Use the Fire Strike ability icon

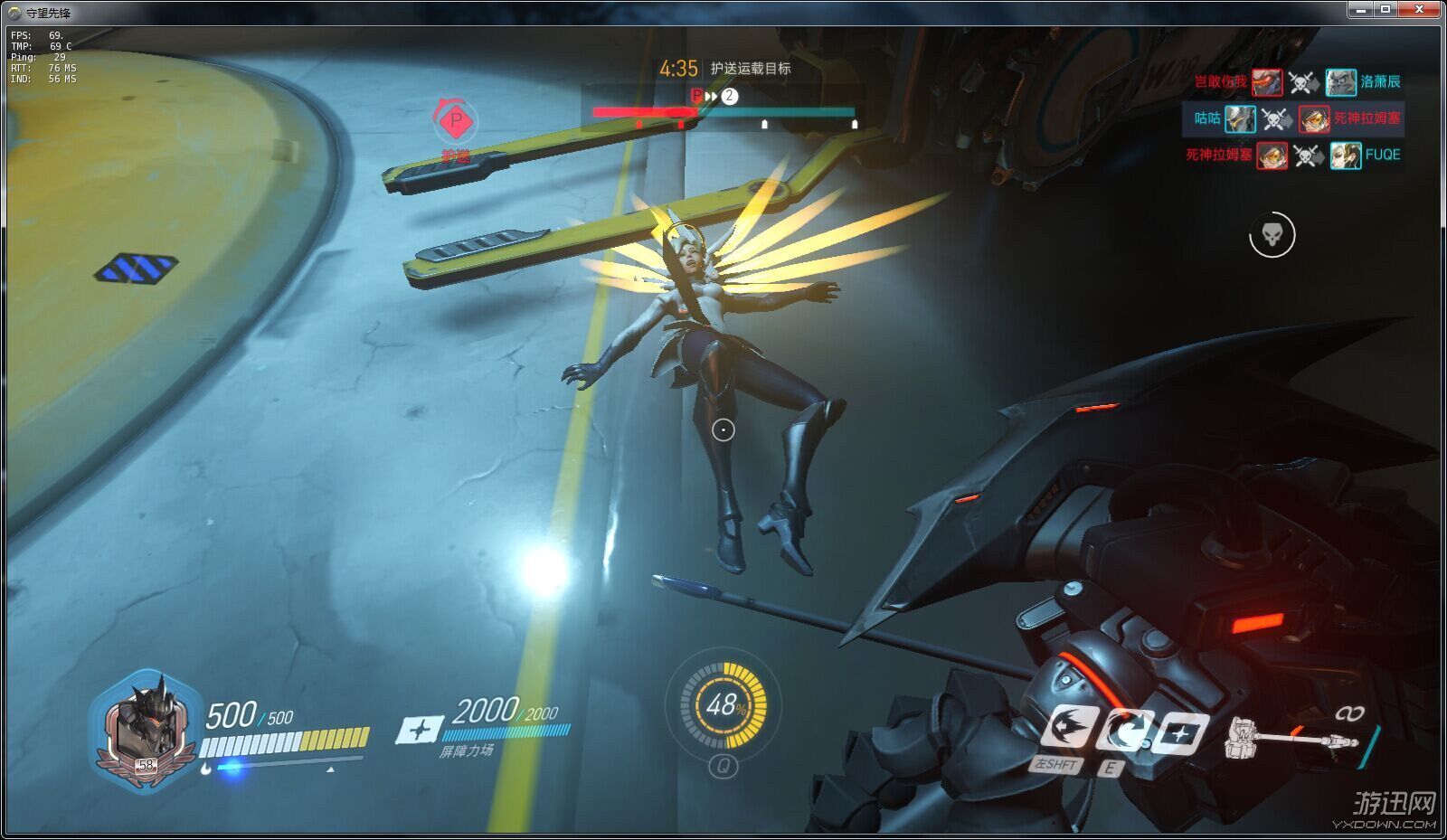tap(1124, 731)
